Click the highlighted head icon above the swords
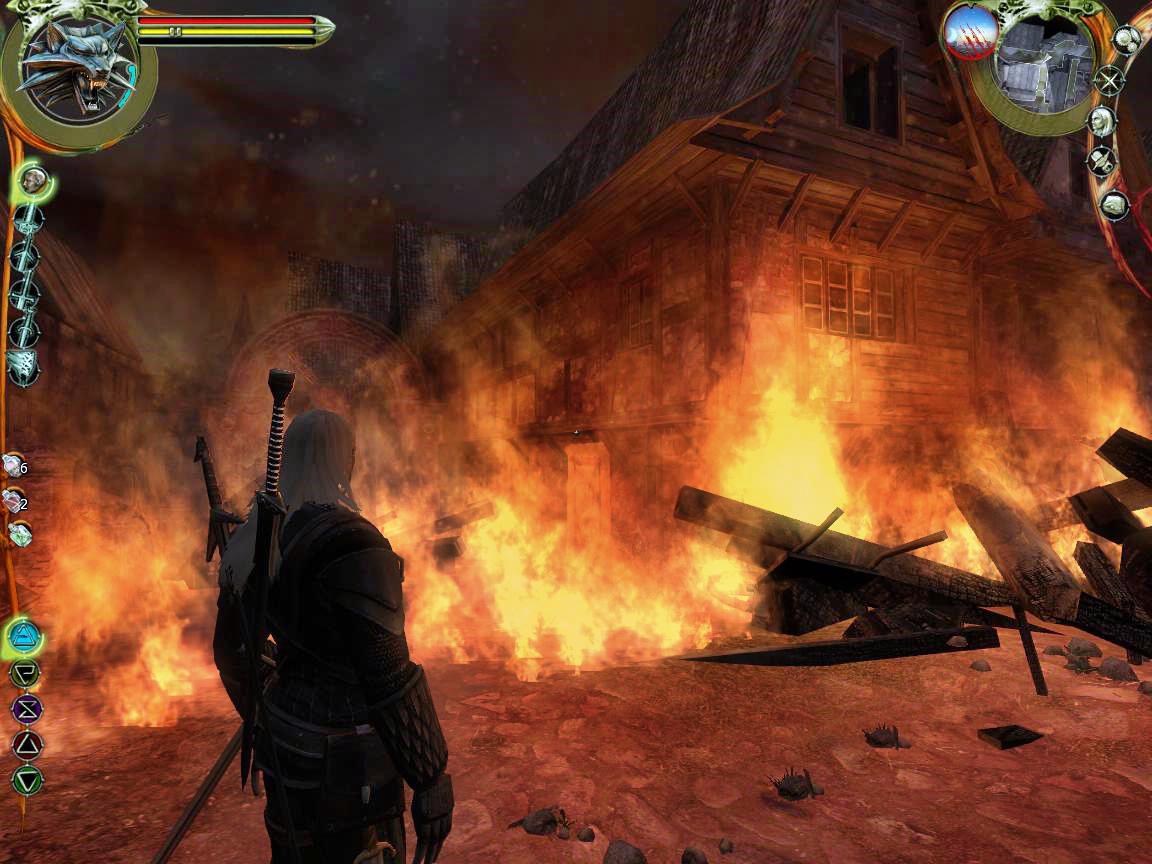 click(33, 181)
